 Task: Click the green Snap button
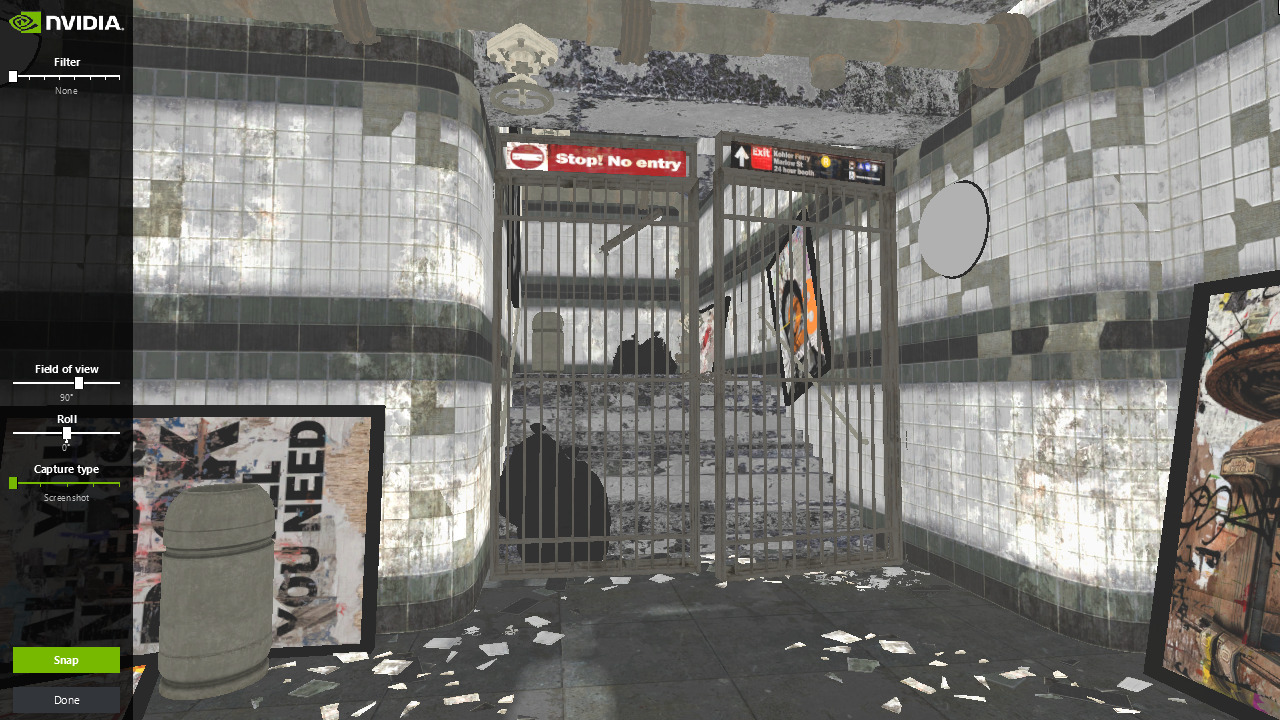[66, 660]
